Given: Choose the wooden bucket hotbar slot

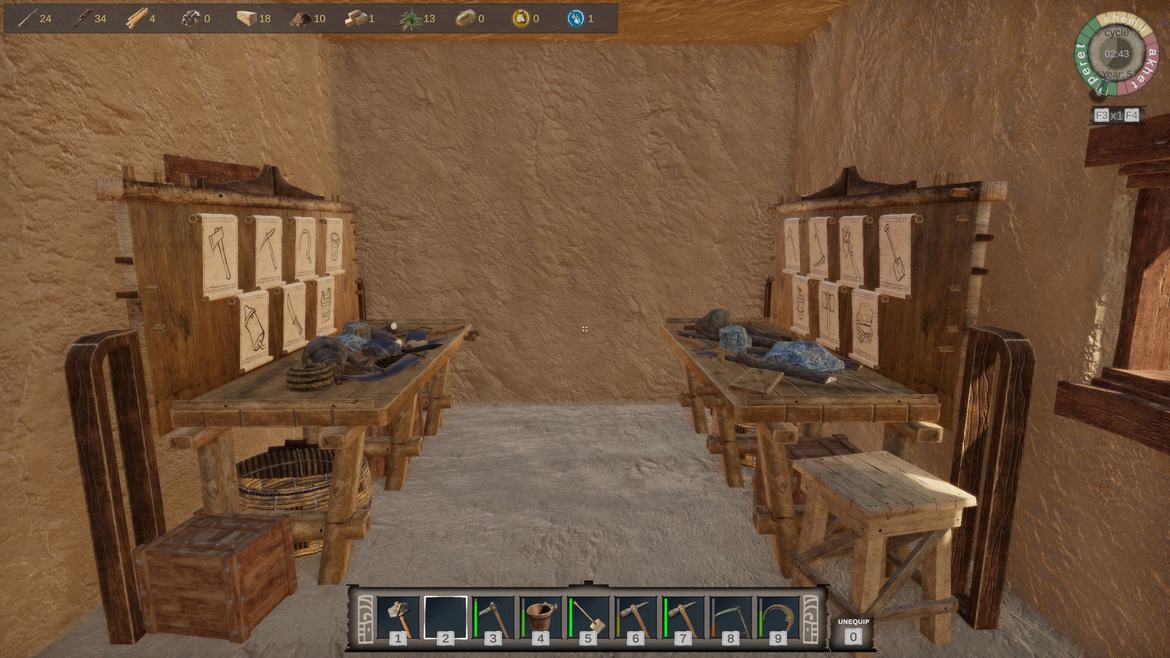Looking at the screenshot, I should (x=541, y=617).
